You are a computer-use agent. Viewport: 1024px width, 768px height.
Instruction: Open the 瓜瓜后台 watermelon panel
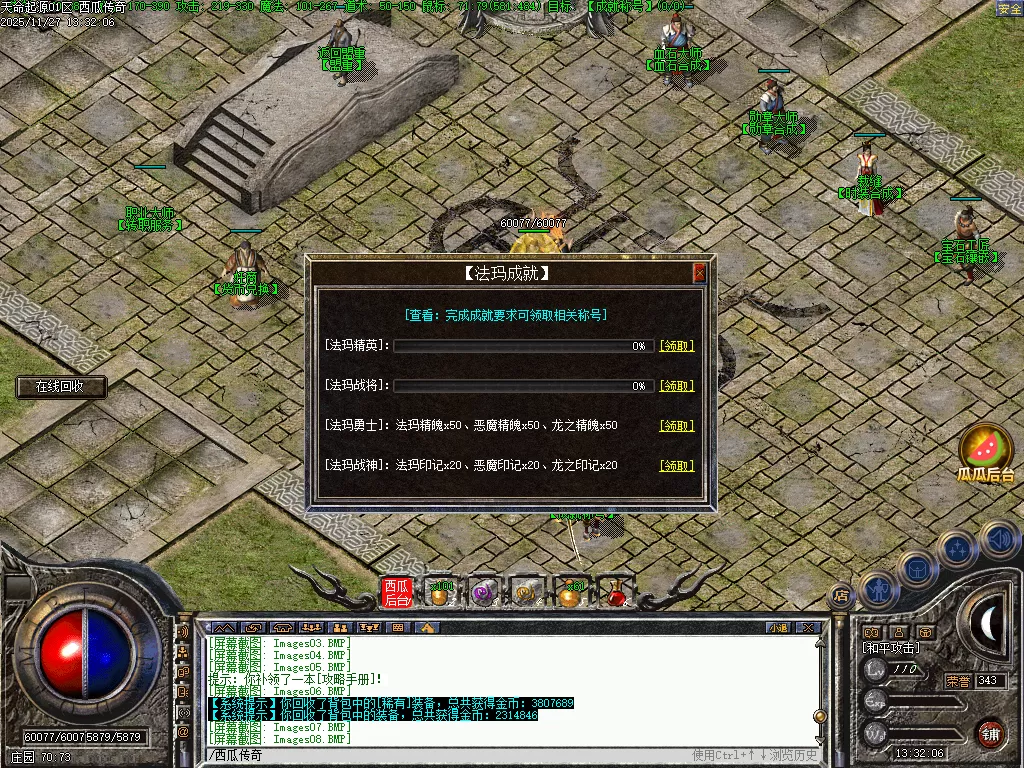[x=986, y=455]
